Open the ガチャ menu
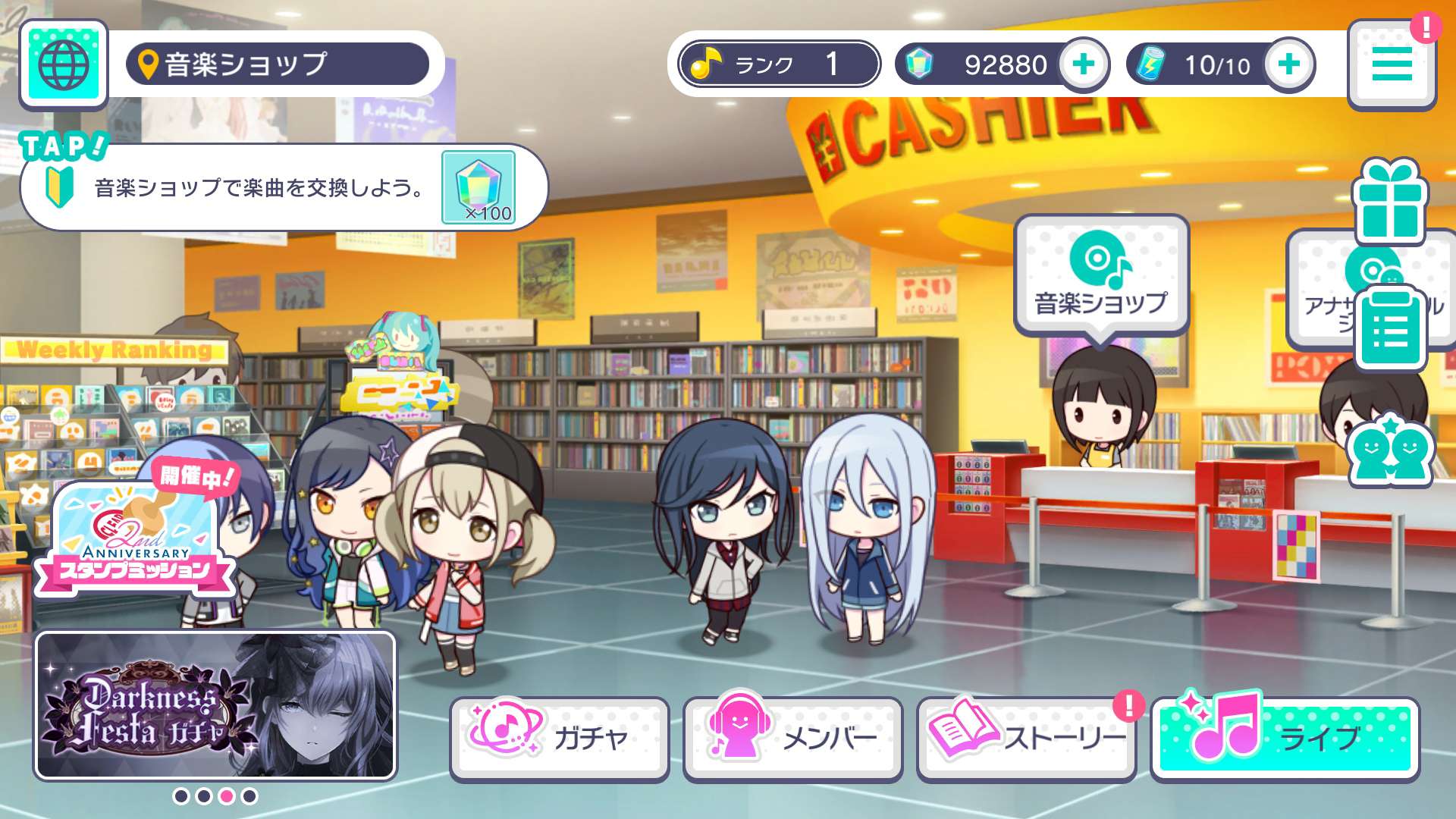 pyautogui.click(x=560, y=739)
